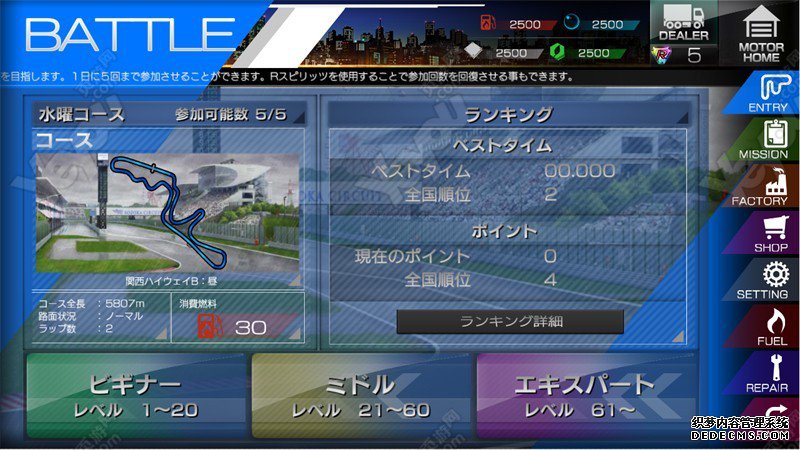Show ランキング詳細 ranking details
Viewport: 800px width, 450px height.
(510, 321)
